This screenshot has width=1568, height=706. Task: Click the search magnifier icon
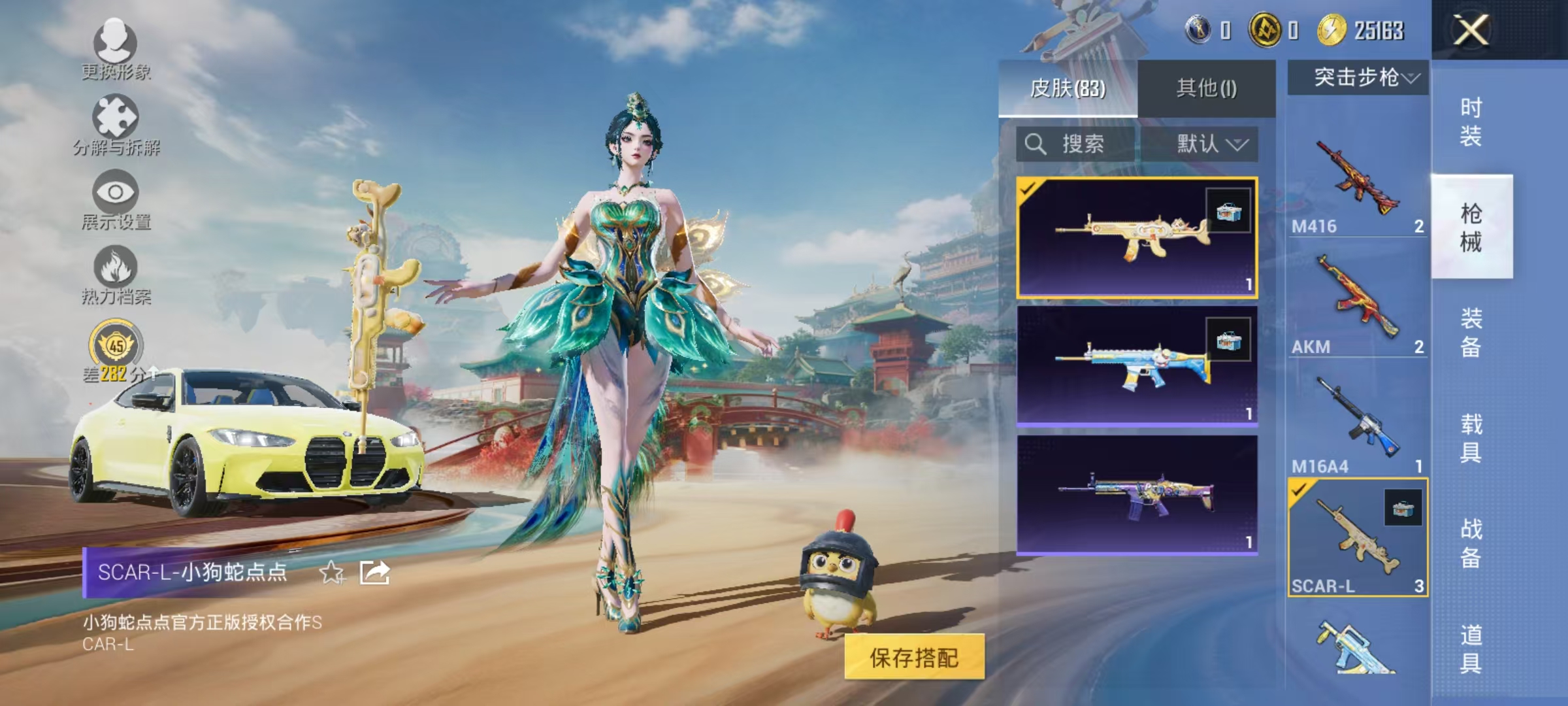(x=1036, y=145)
